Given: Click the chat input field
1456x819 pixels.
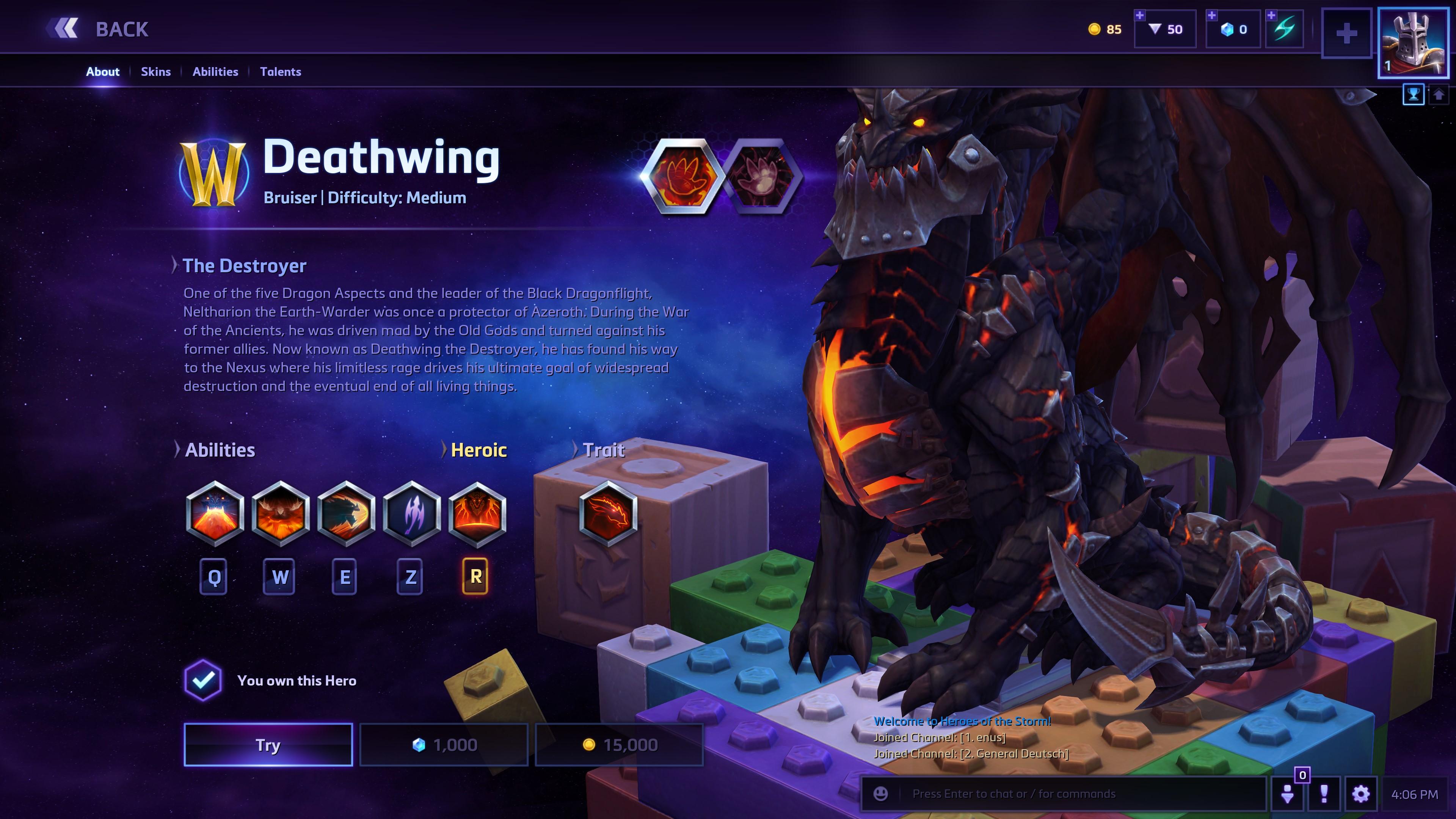Looking at the screenshot, I should point(1074,793).
